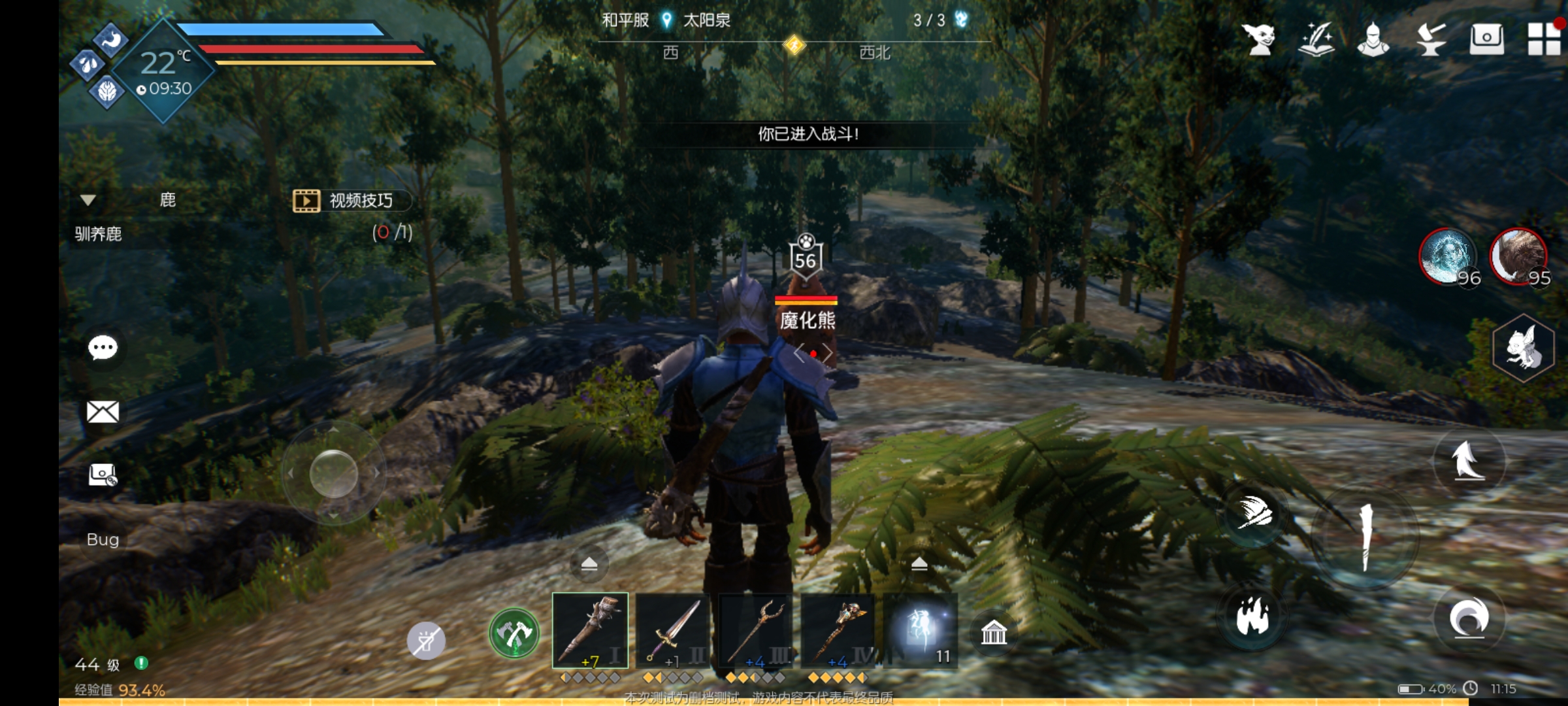Viewport: 1568px width, 706px height.
Task: Activate the flame skill button
Action: tap(1252, 617)
